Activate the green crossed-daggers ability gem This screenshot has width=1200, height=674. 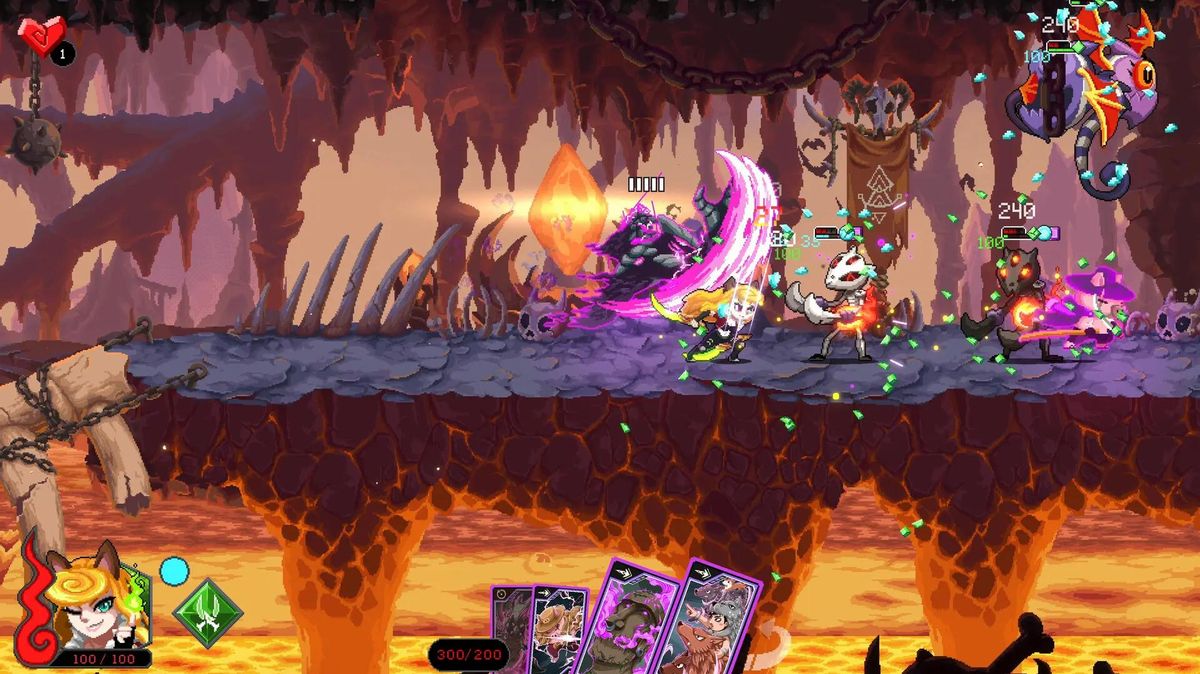click(208, 613)
